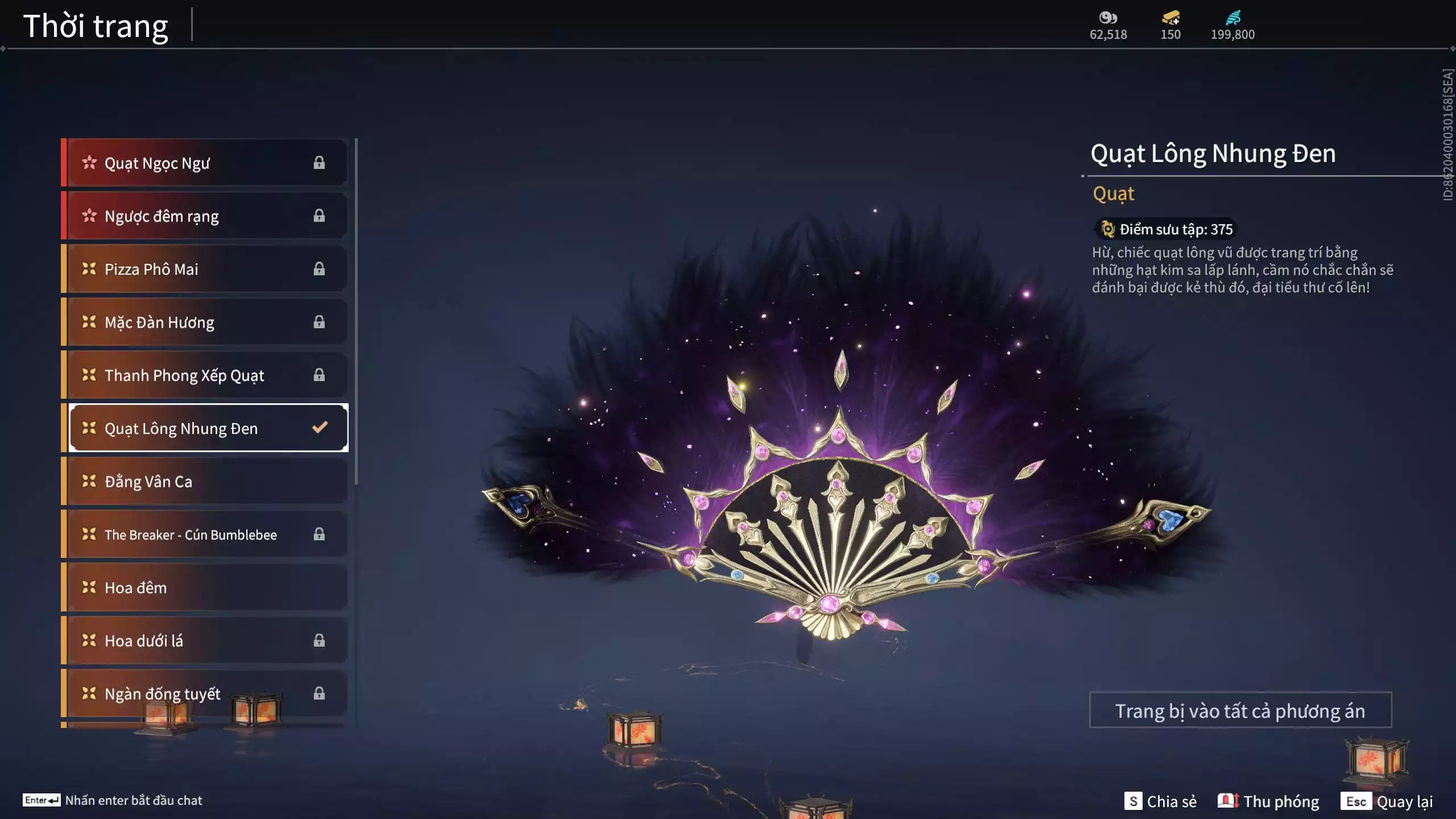Select Pizza Phô Mai from the list

tap(205, 269)
